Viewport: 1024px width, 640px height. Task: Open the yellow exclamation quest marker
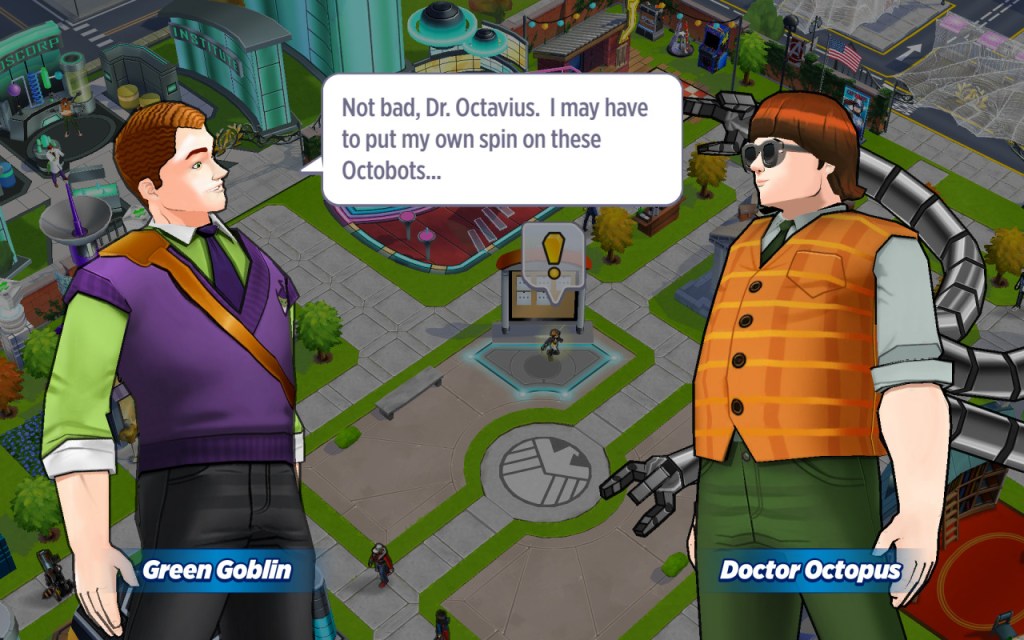[550, 254]
